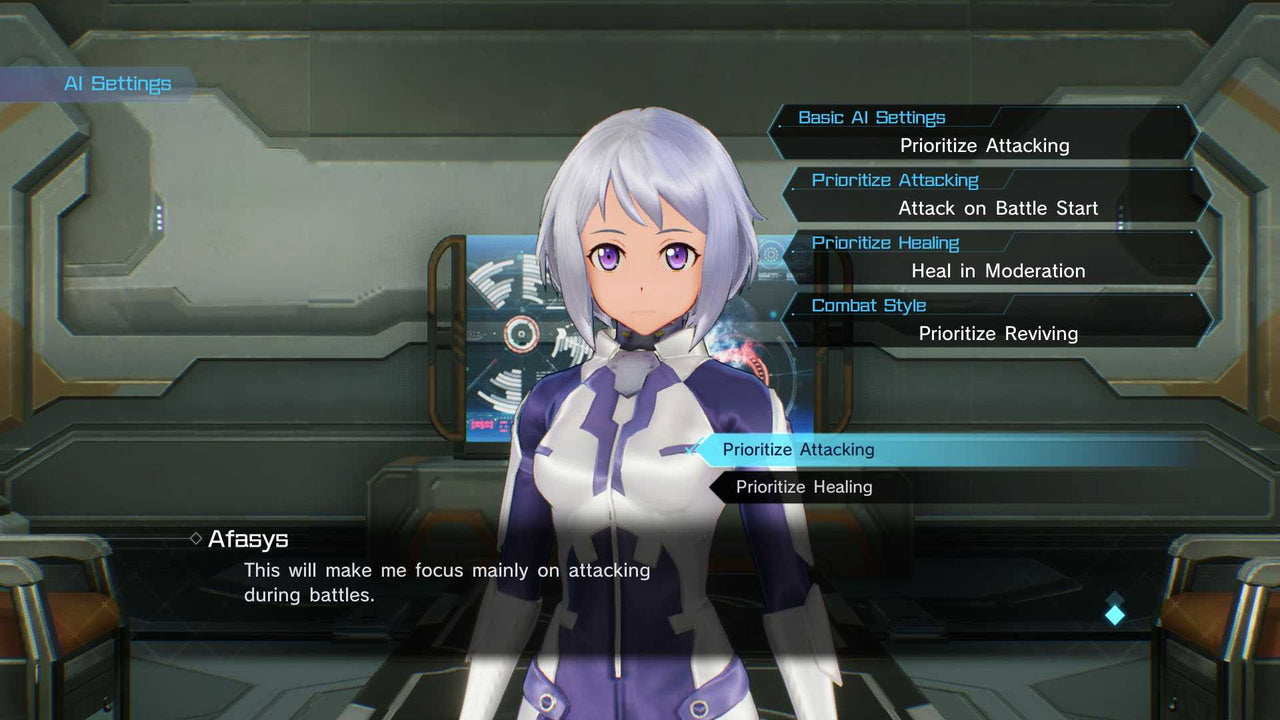Screen dimensions: 1280x720
Task: Select Prioritize Attacking from the option list
Action: coord(798,450)
